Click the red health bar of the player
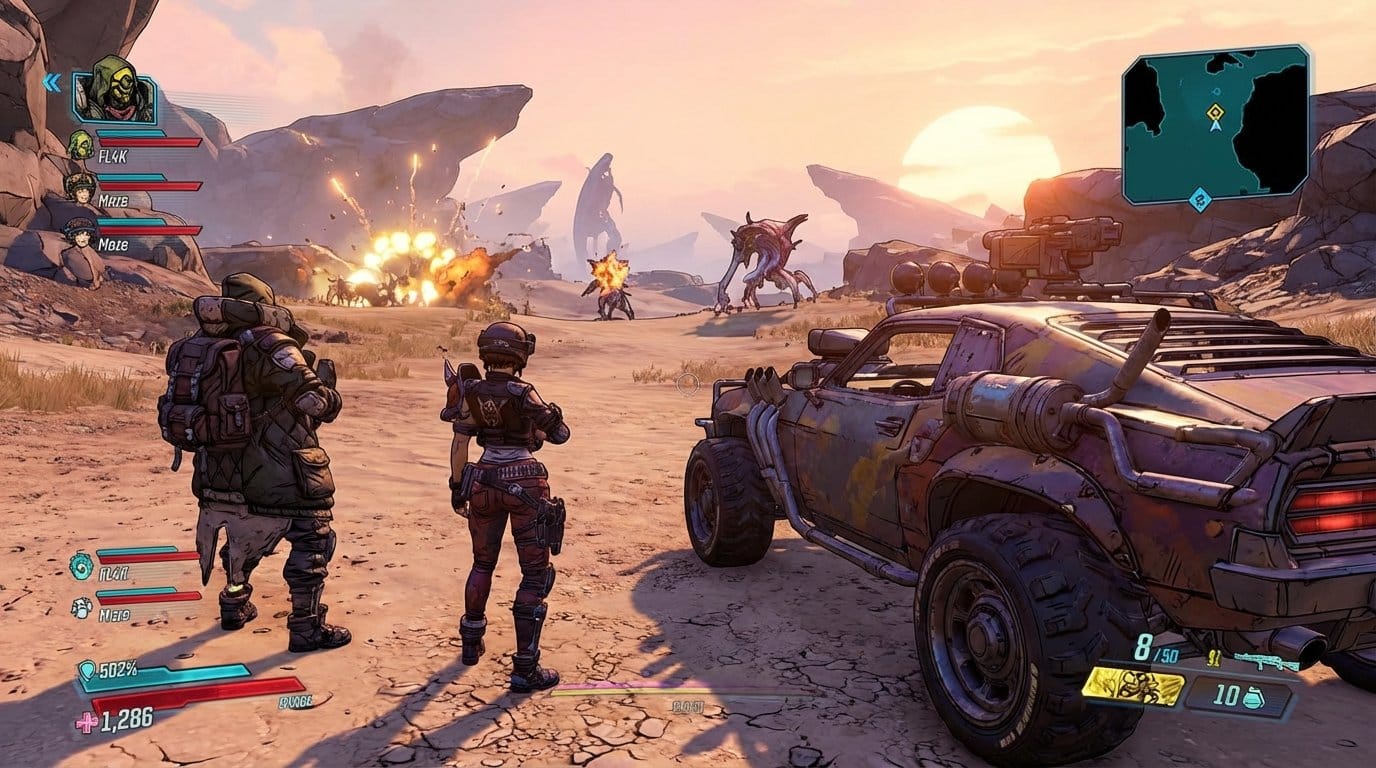 [x=200, y=695]
